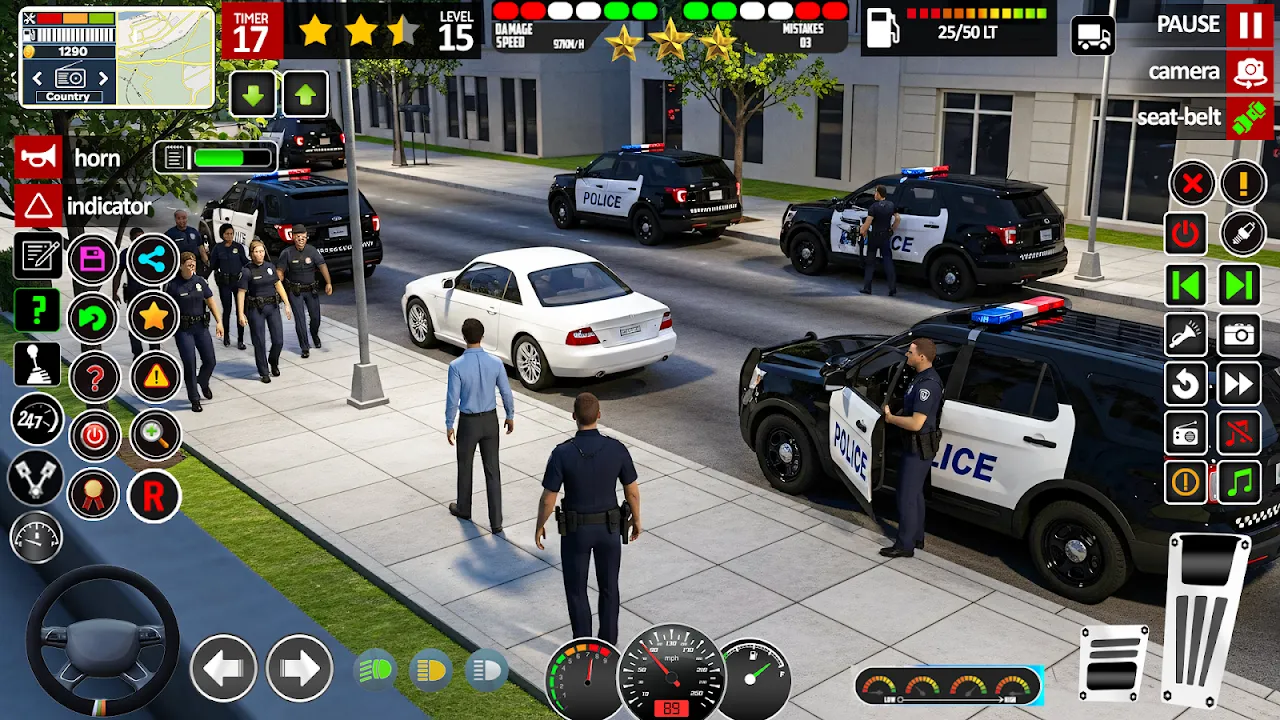Steer right with the right arrow button
The width and height of the screenshot is (1280, 720).
tap(299, 667)
